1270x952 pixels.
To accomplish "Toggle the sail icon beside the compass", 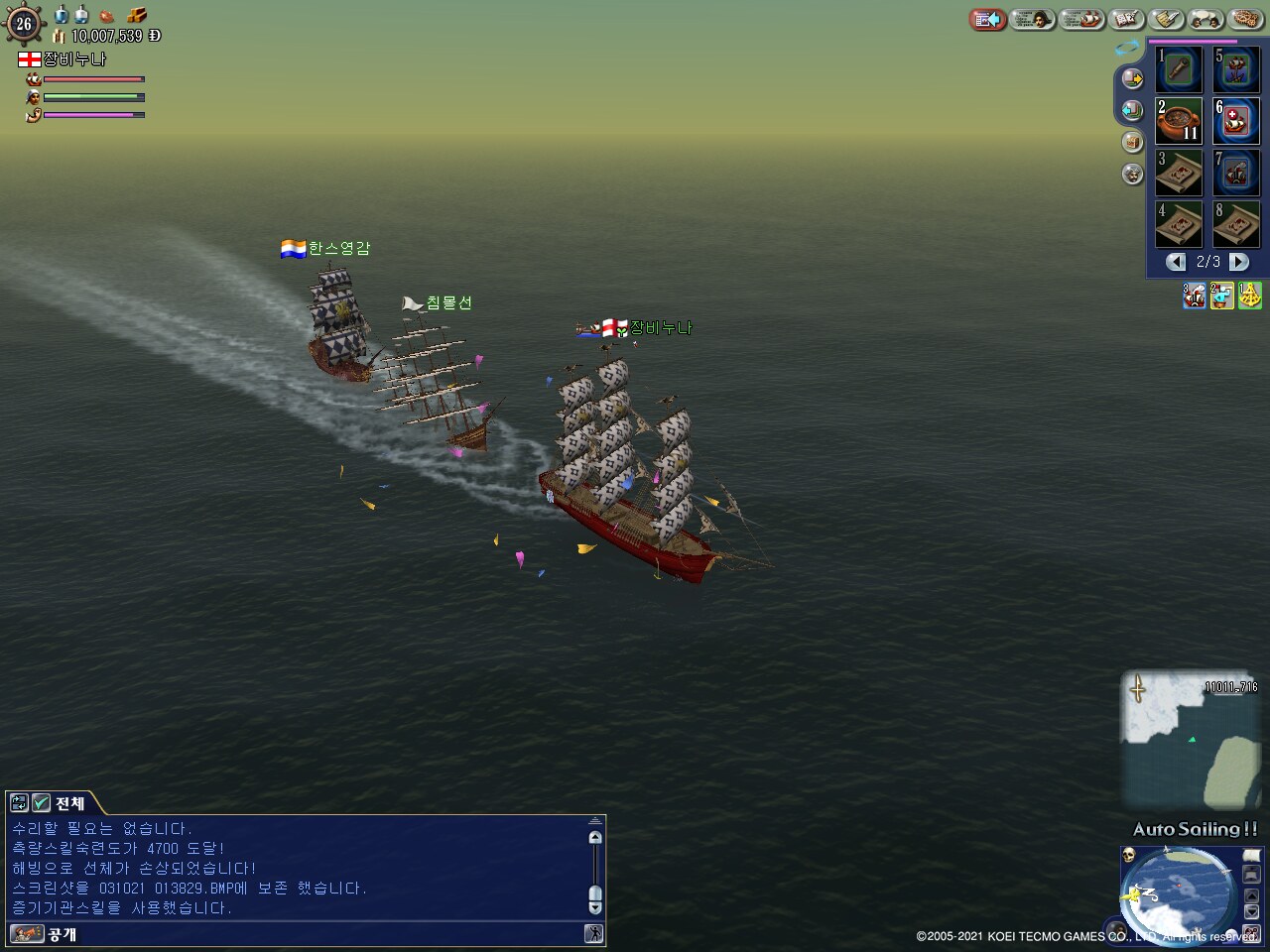I will click(x=1252, y=855).
